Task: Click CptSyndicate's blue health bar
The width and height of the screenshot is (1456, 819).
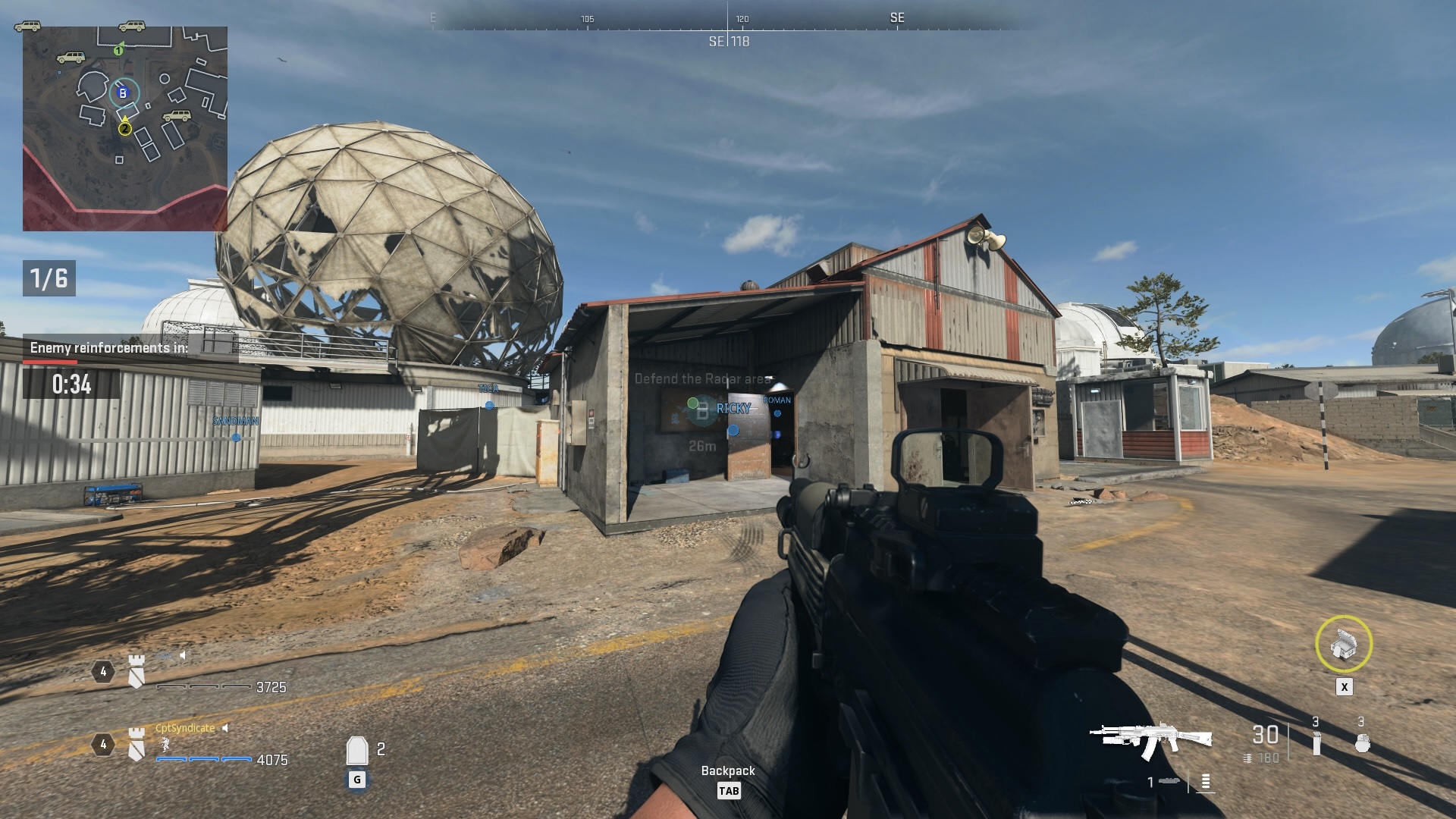Action: tap(204, 758)
